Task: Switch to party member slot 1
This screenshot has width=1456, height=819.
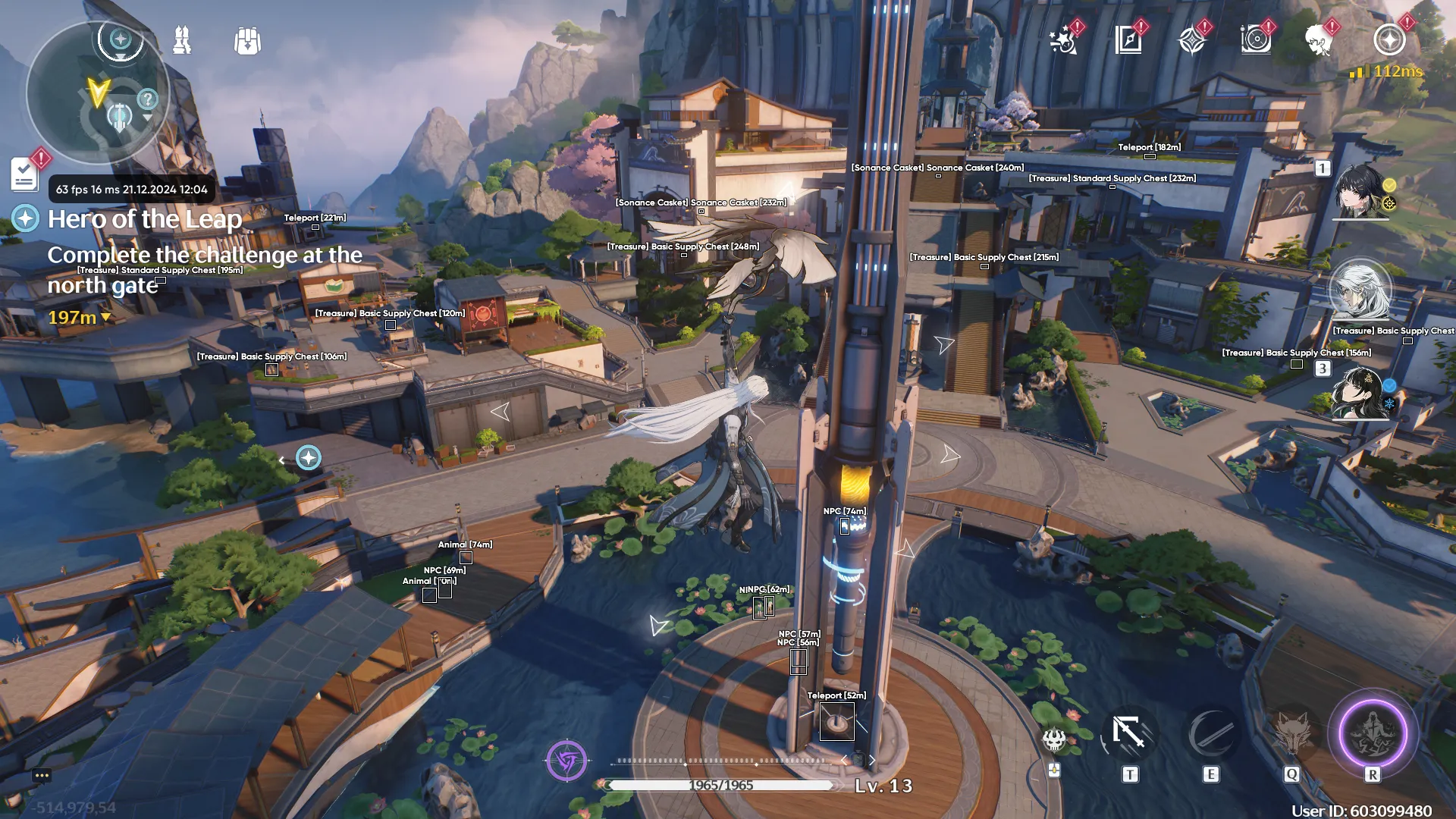Action: tap(1360, 191)
